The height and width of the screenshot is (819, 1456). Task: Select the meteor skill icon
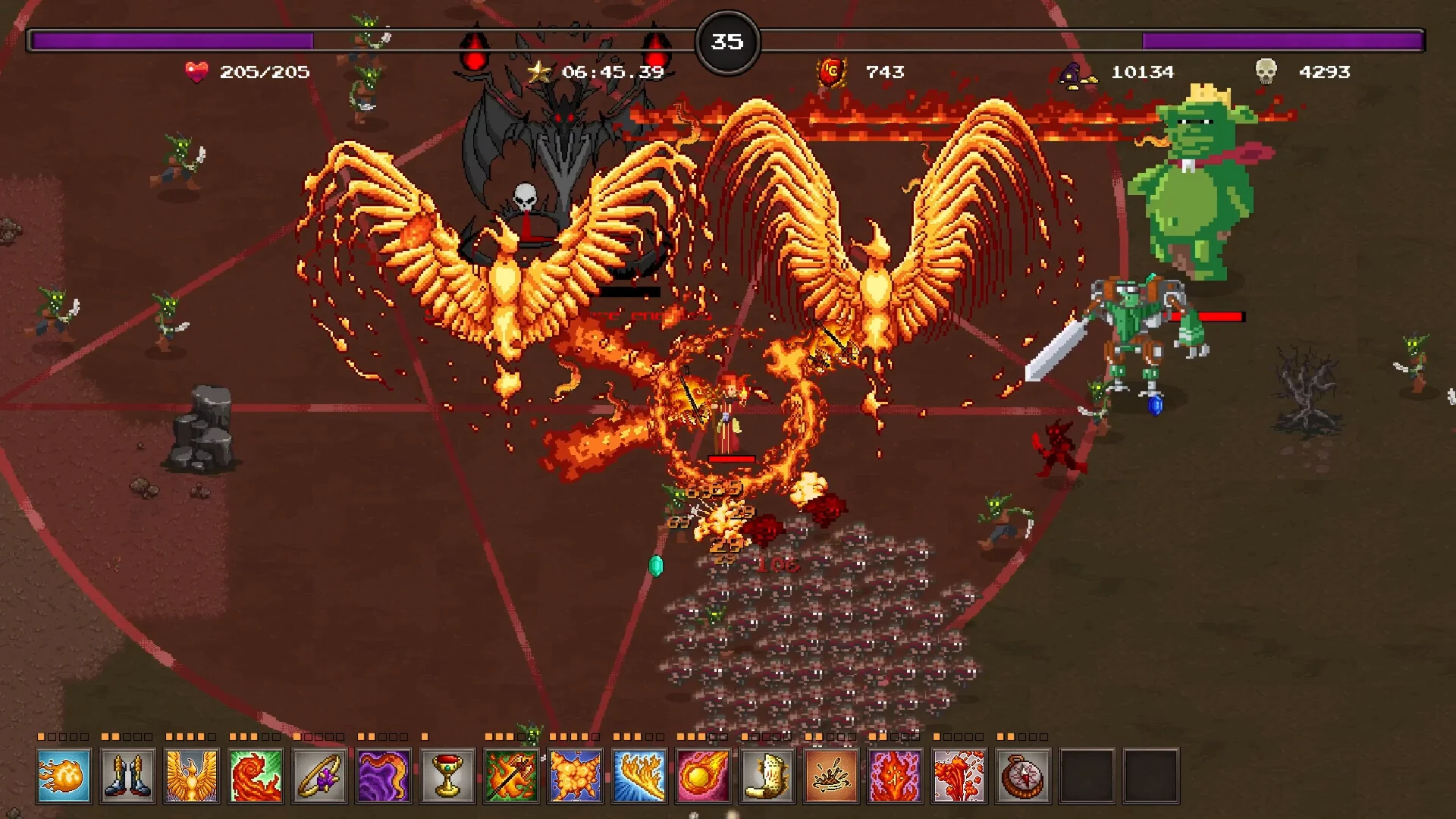point(704,776)
